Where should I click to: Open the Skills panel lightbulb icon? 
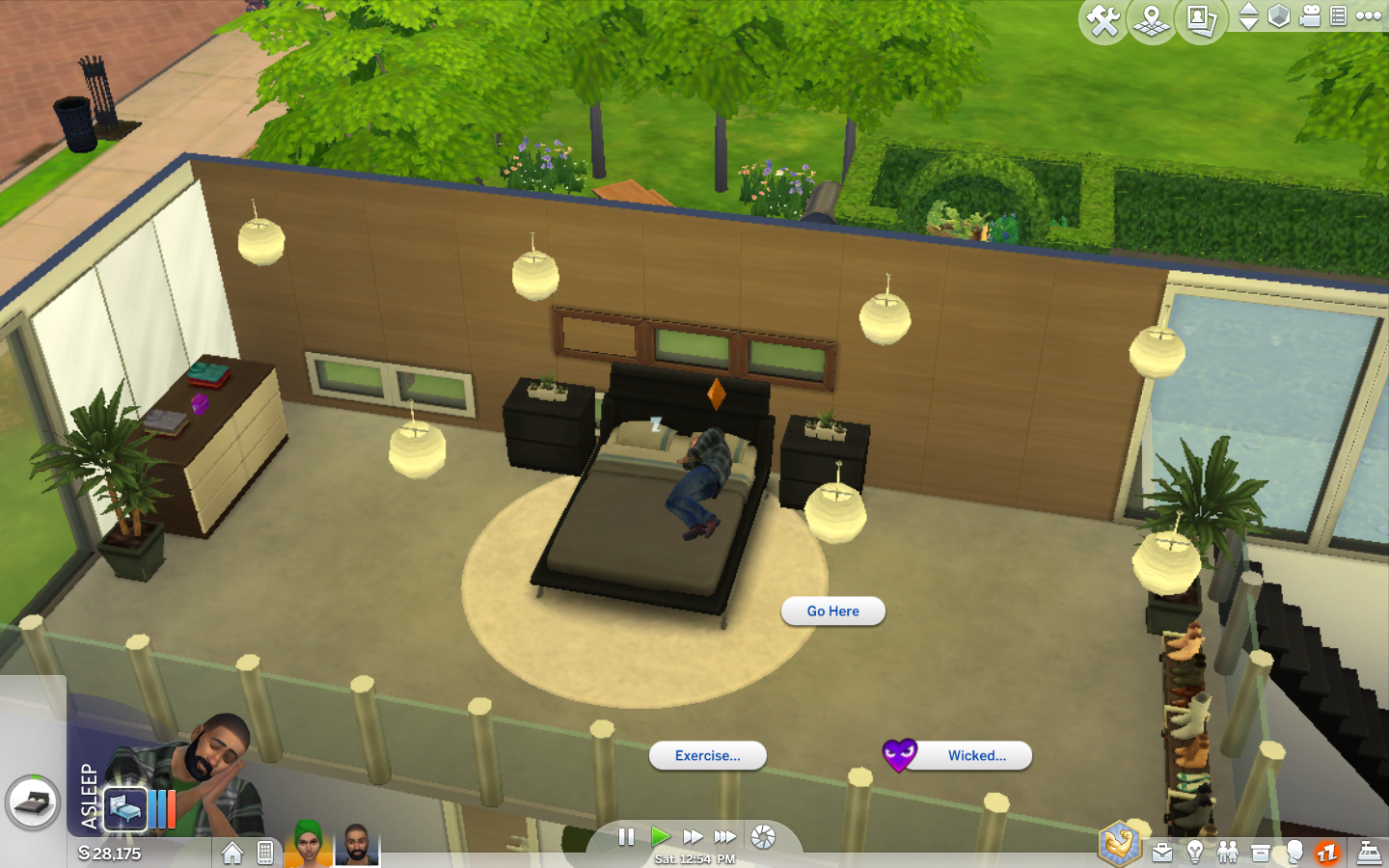click(x=1196, y=851)
